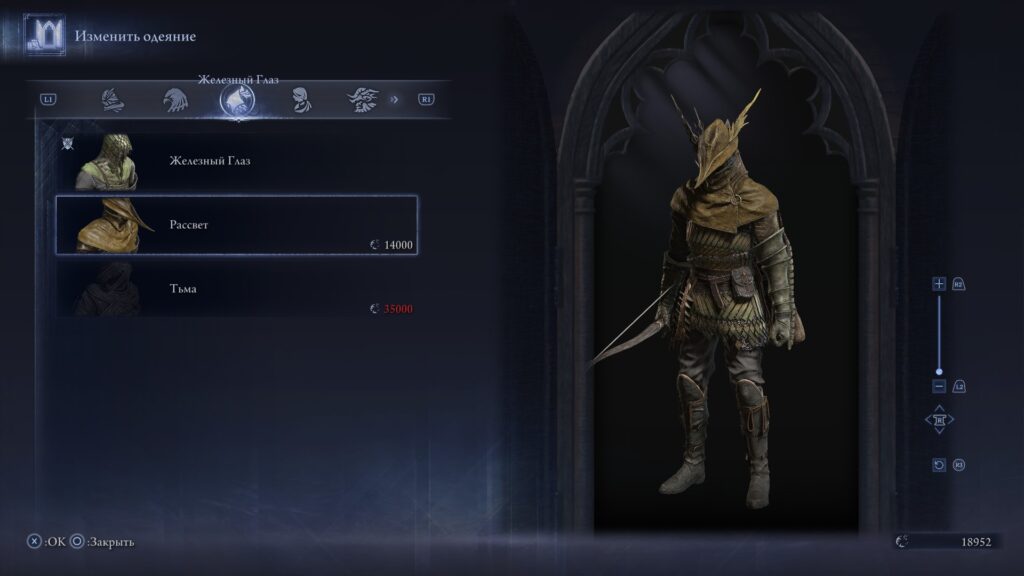Select the Железный Глаз default outfit

pyautogui.click(x=236, y=161)
